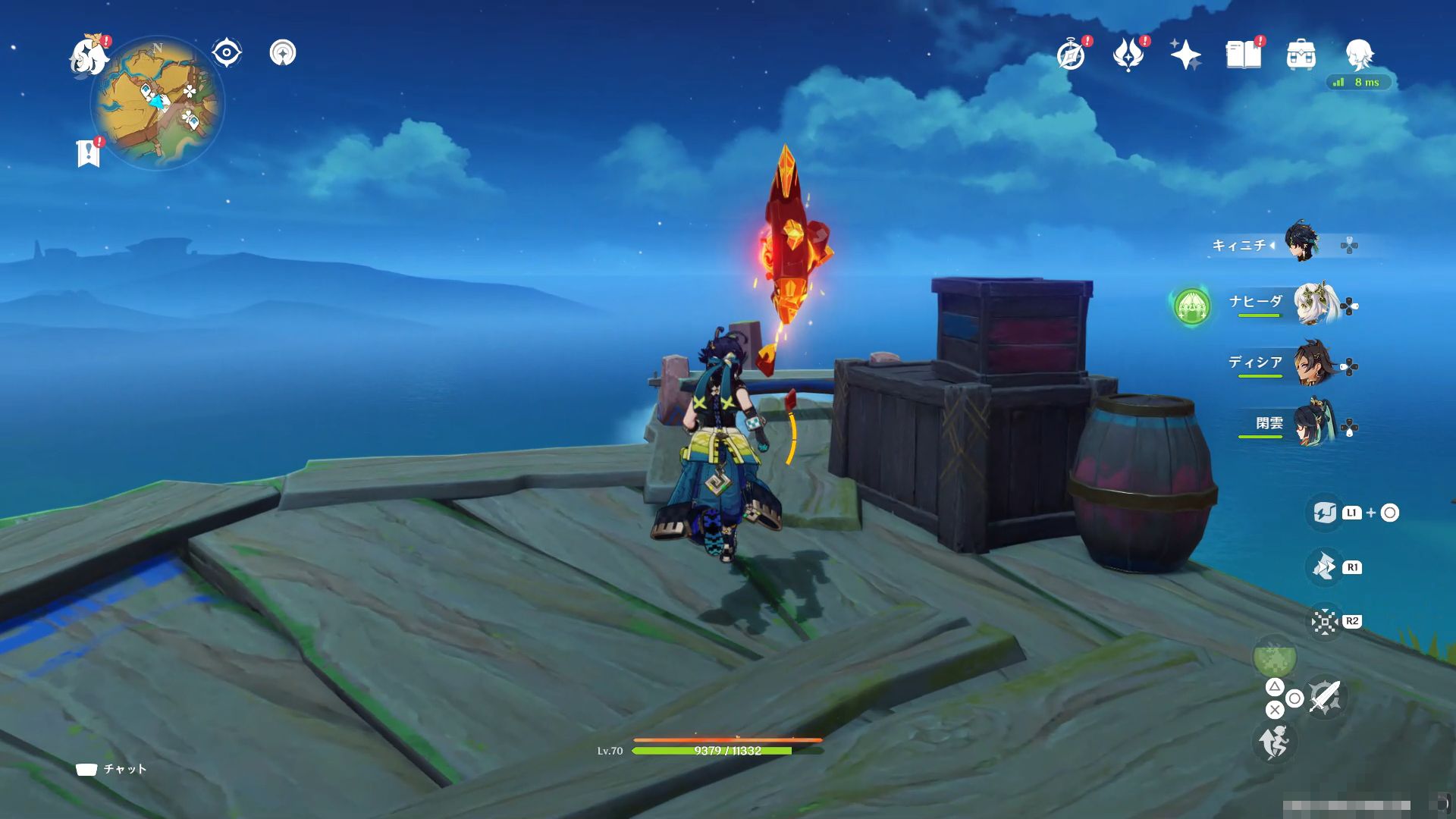Activate the sprint dash icon
Image resolution: width=1456 pixels, height=819 pixels.
click(1274, 742)
